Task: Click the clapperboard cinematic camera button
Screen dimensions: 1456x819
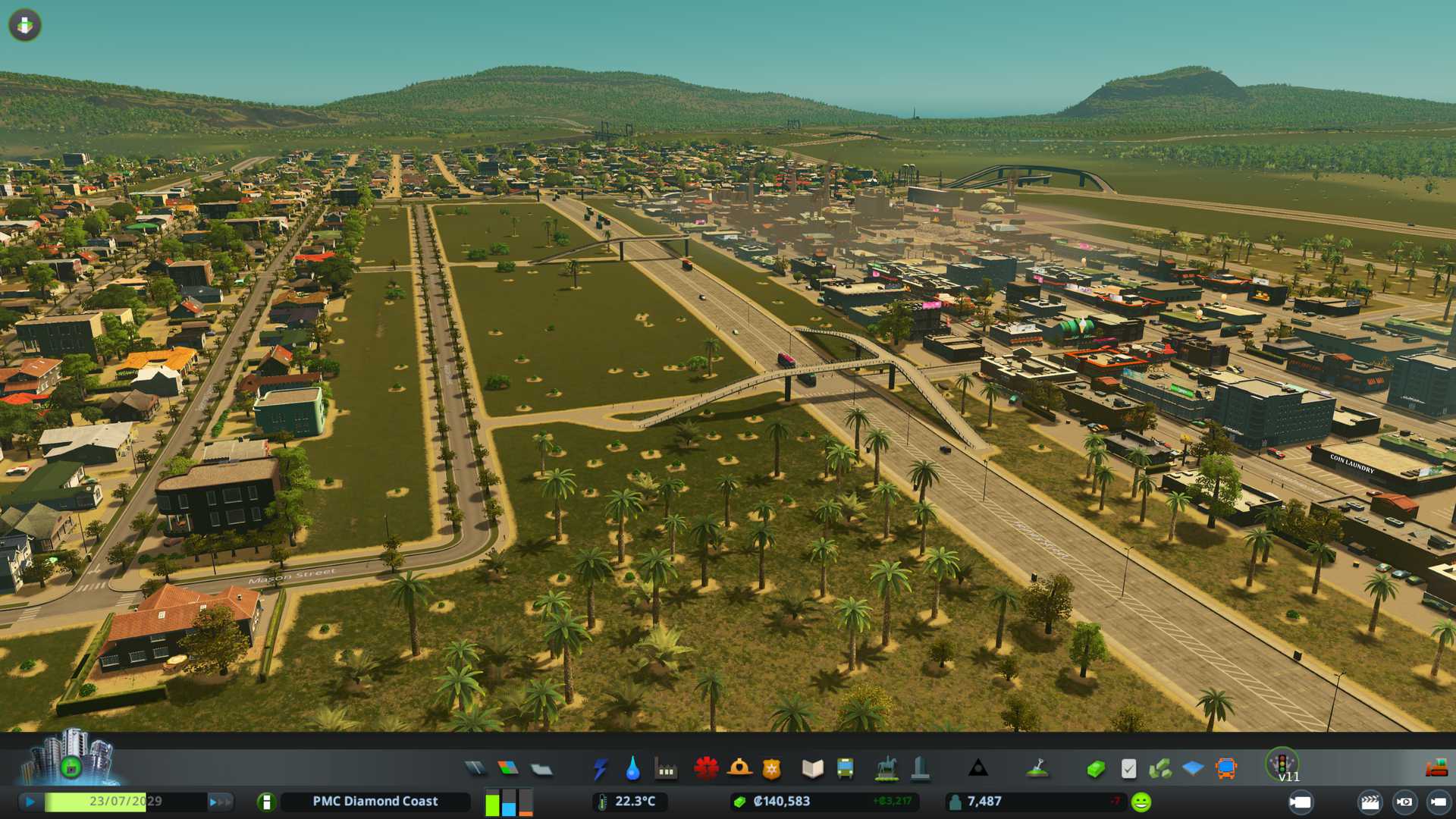Action: (x=1370, y=802)
